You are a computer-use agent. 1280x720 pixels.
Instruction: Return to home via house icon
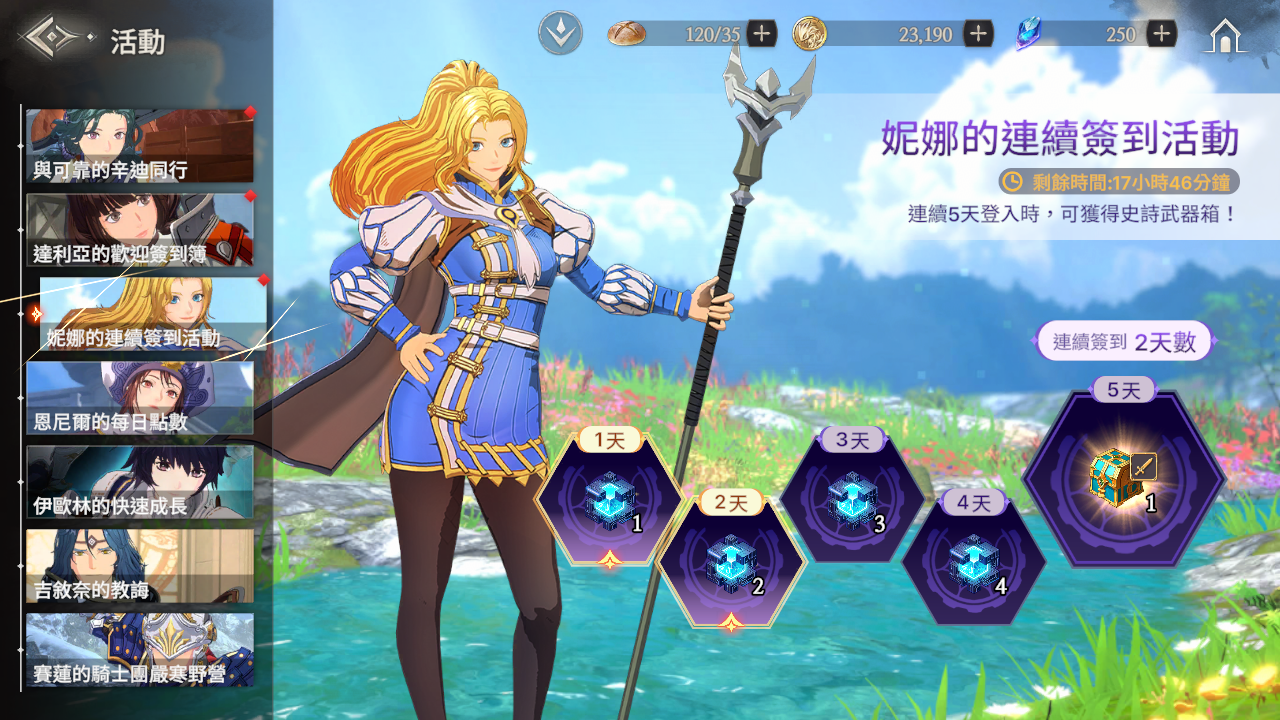coord(1225,36)
